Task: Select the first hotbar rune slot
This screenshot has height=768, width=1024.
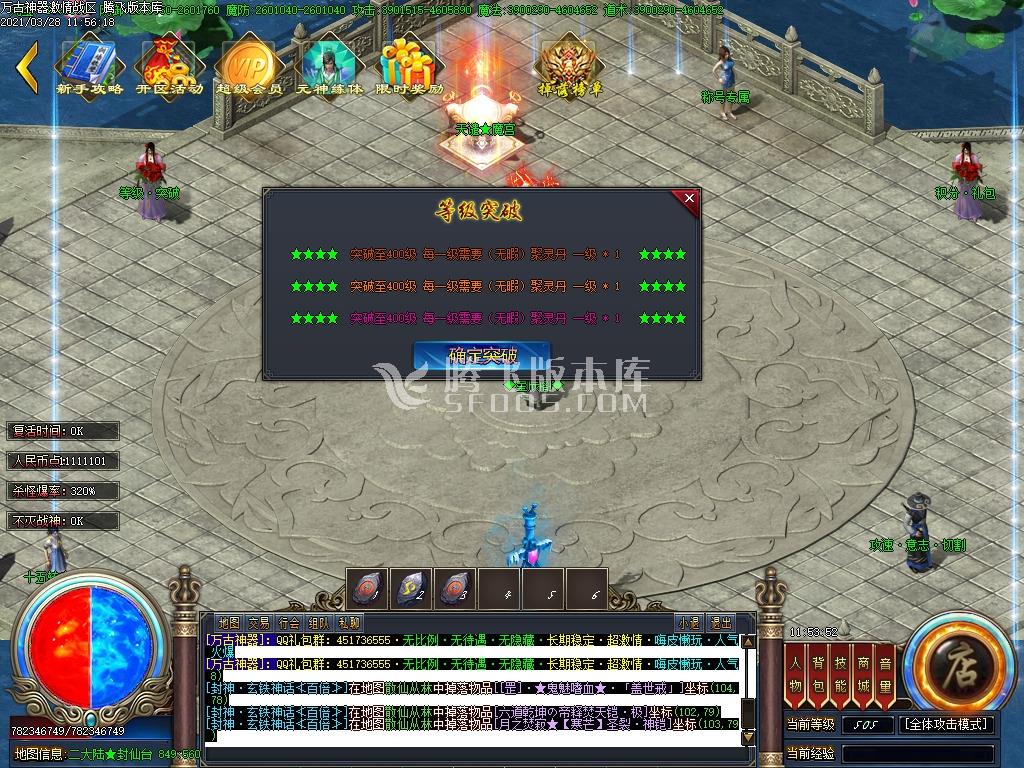Action: [366, 589]
